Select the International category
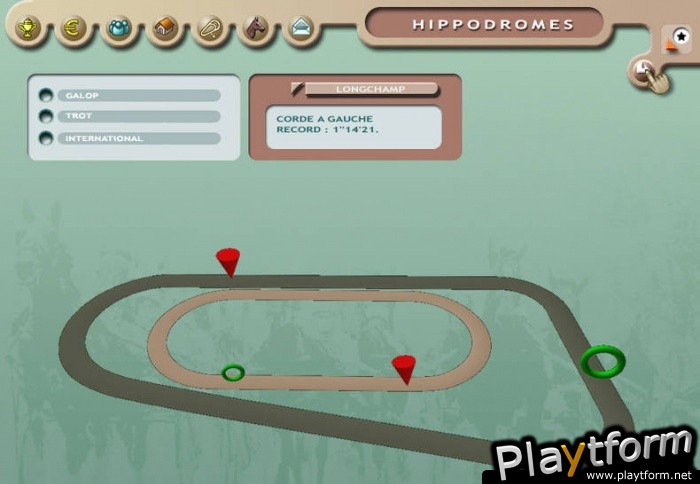Image resolution: width=700 pixels, height=484 pixels. click(x=46, y=138)
